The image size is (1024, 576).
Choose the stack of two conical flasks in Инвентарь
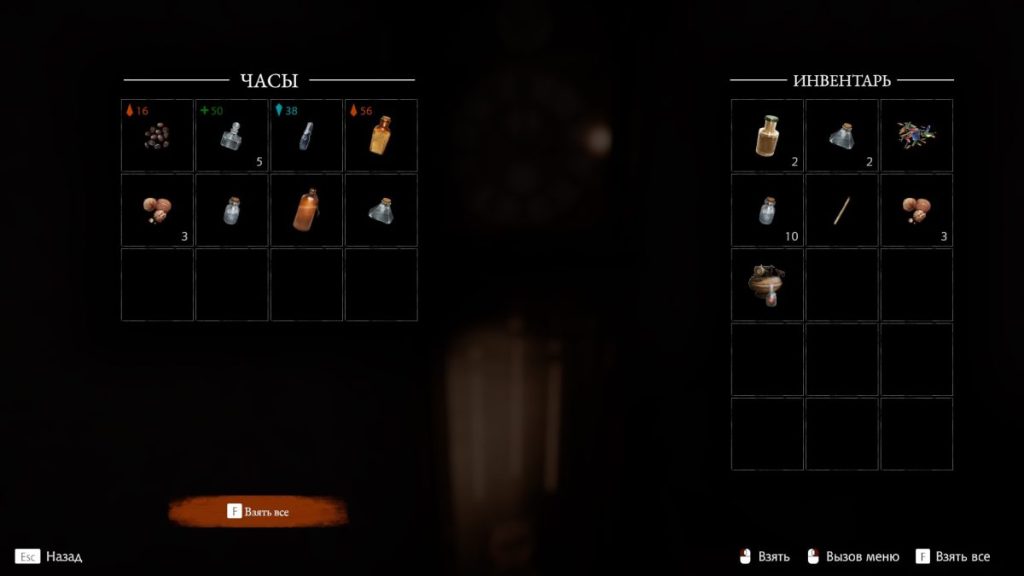(842, 135)
